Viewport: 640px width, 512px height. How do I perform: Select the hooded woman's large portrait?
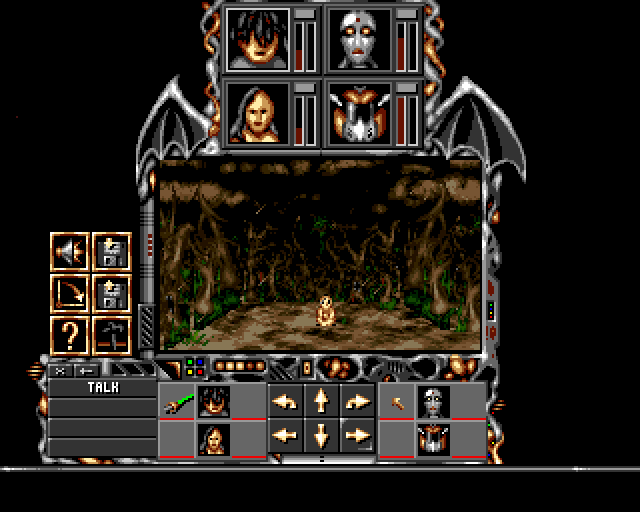[x=258, y=113]
